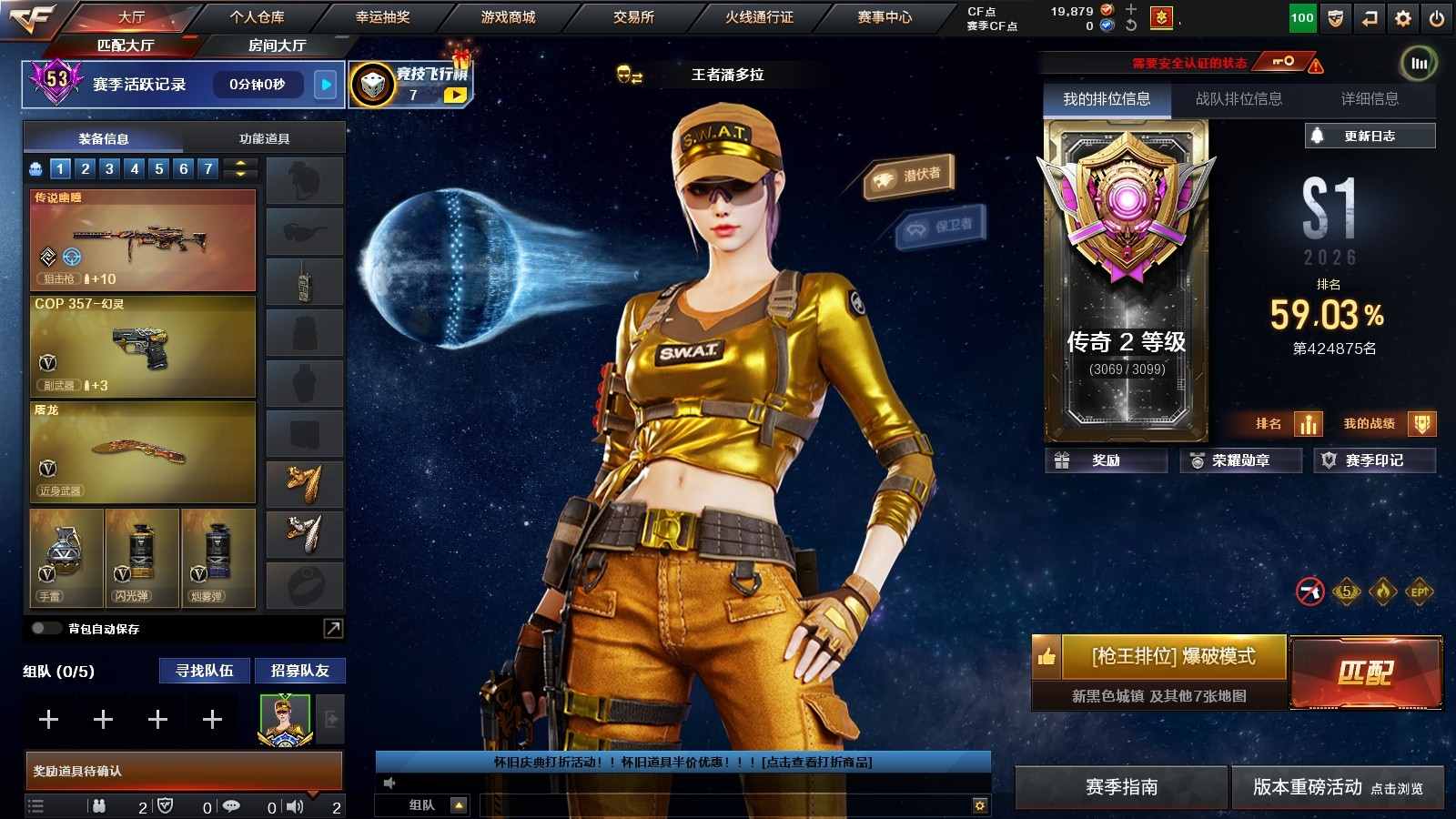1456x819 pixels.
Task: Go to the 幸运抽奖 lucky draw menu
Action: (382, 17)
